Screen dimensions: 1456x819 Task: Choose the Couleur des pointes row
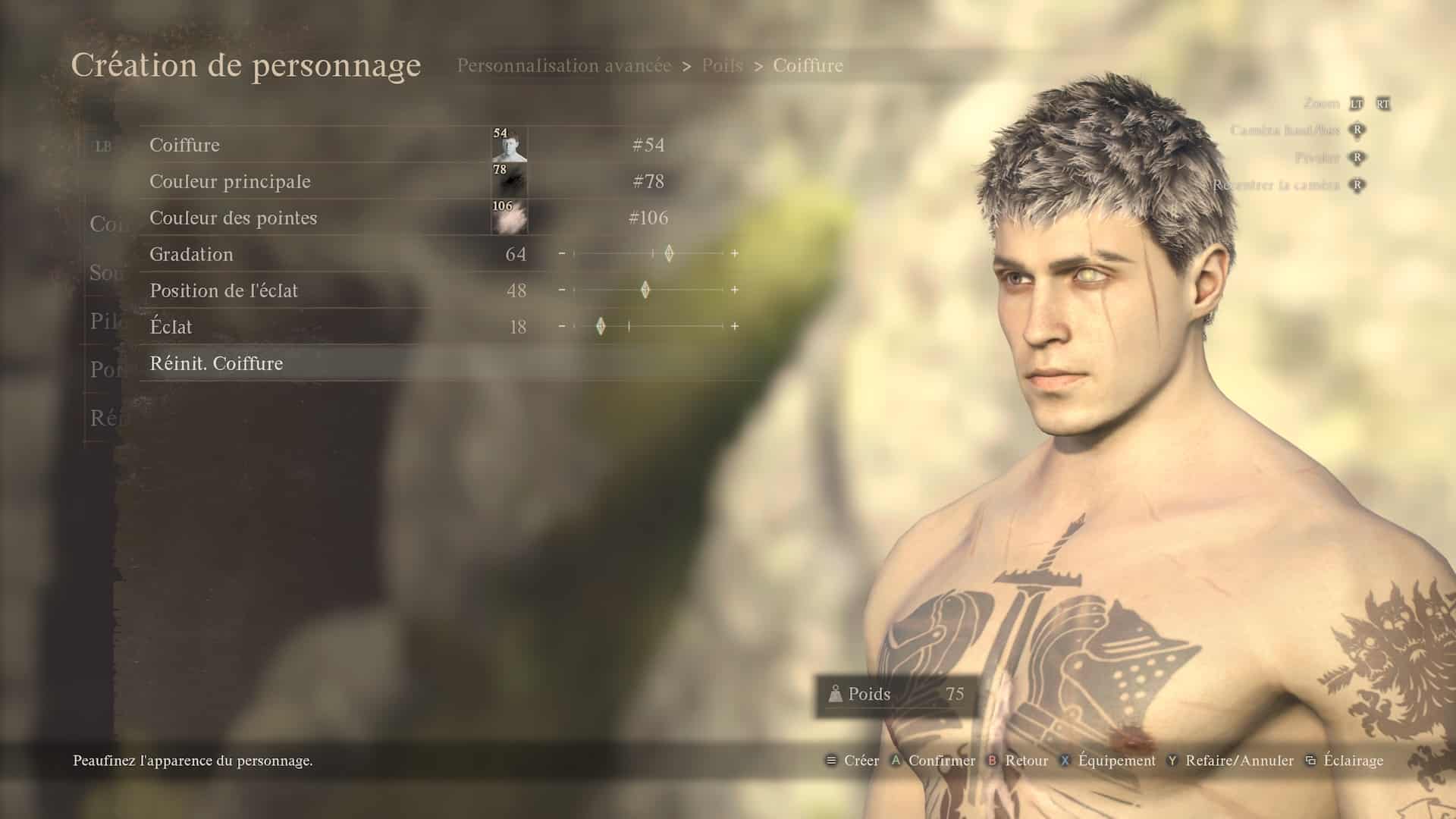coord(233,218)
